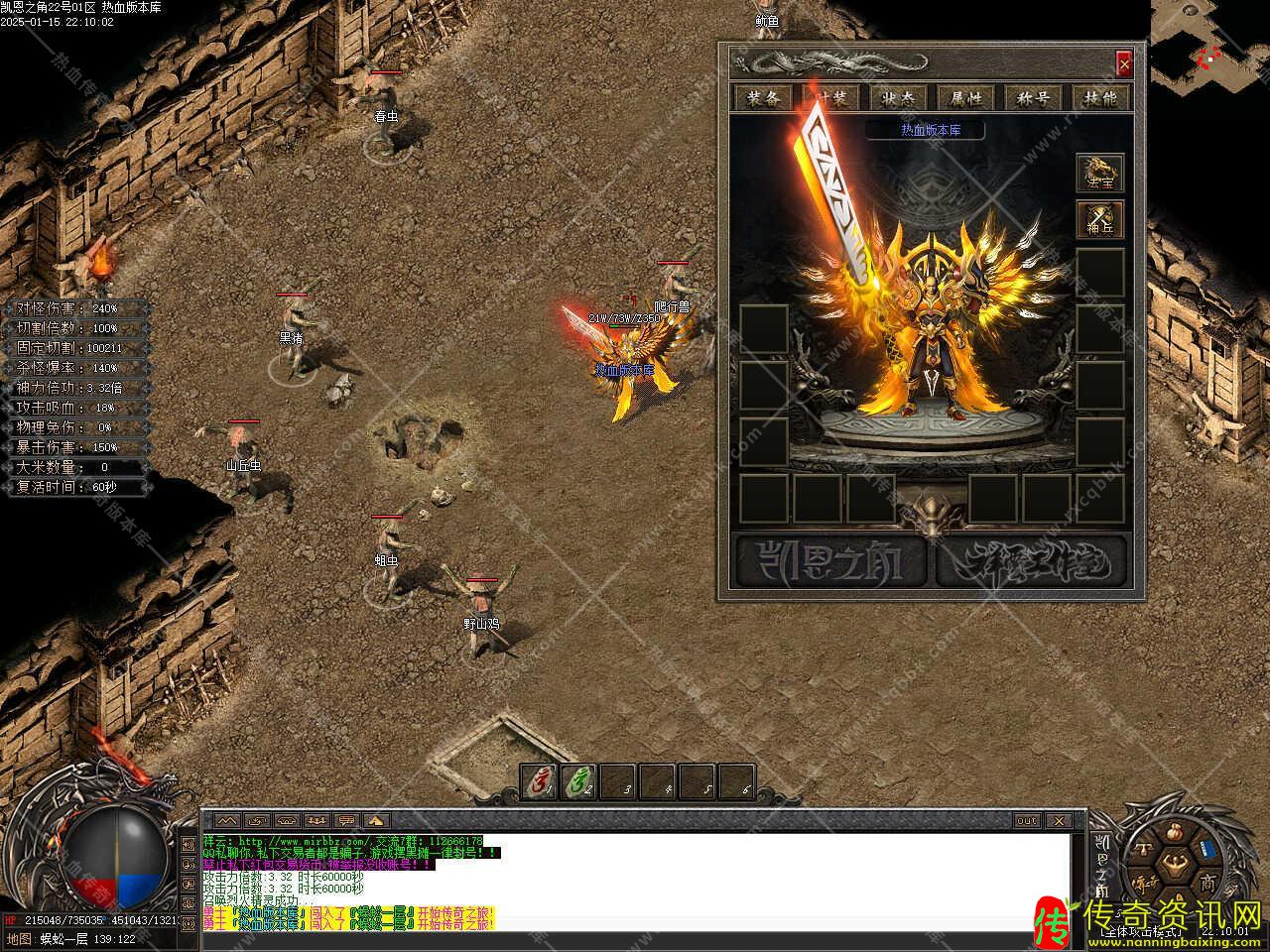Viewport: 1270px width, 952px height.
Task: Open the 商 shop button
Action: [1206, 883]
